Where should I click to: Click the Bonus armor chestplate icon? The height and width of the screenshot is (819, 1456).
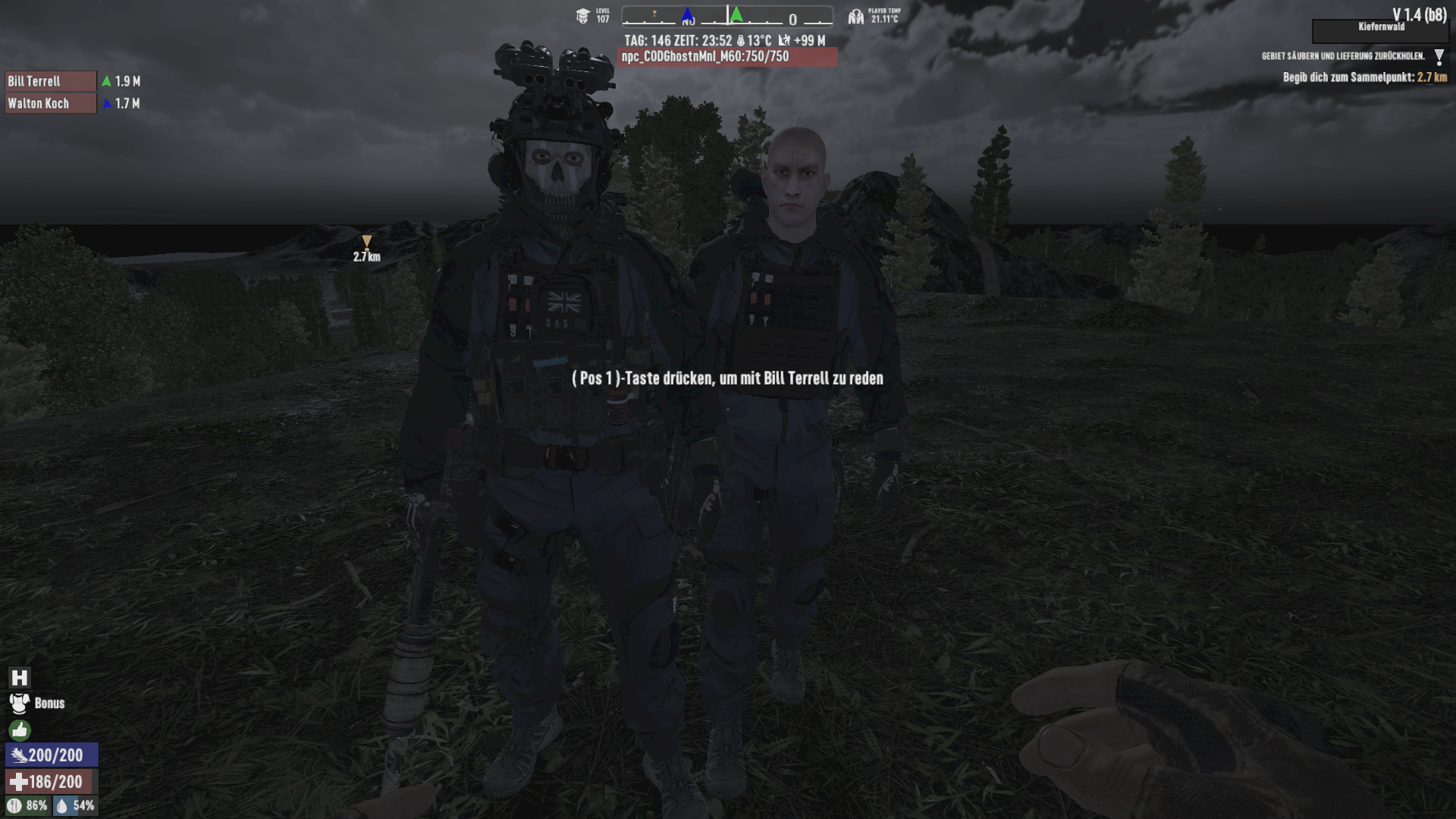pos(18,703)
